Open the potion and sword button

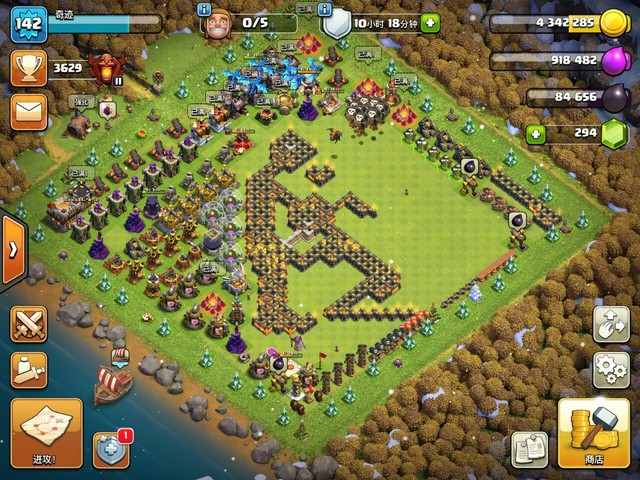[29, 369]
